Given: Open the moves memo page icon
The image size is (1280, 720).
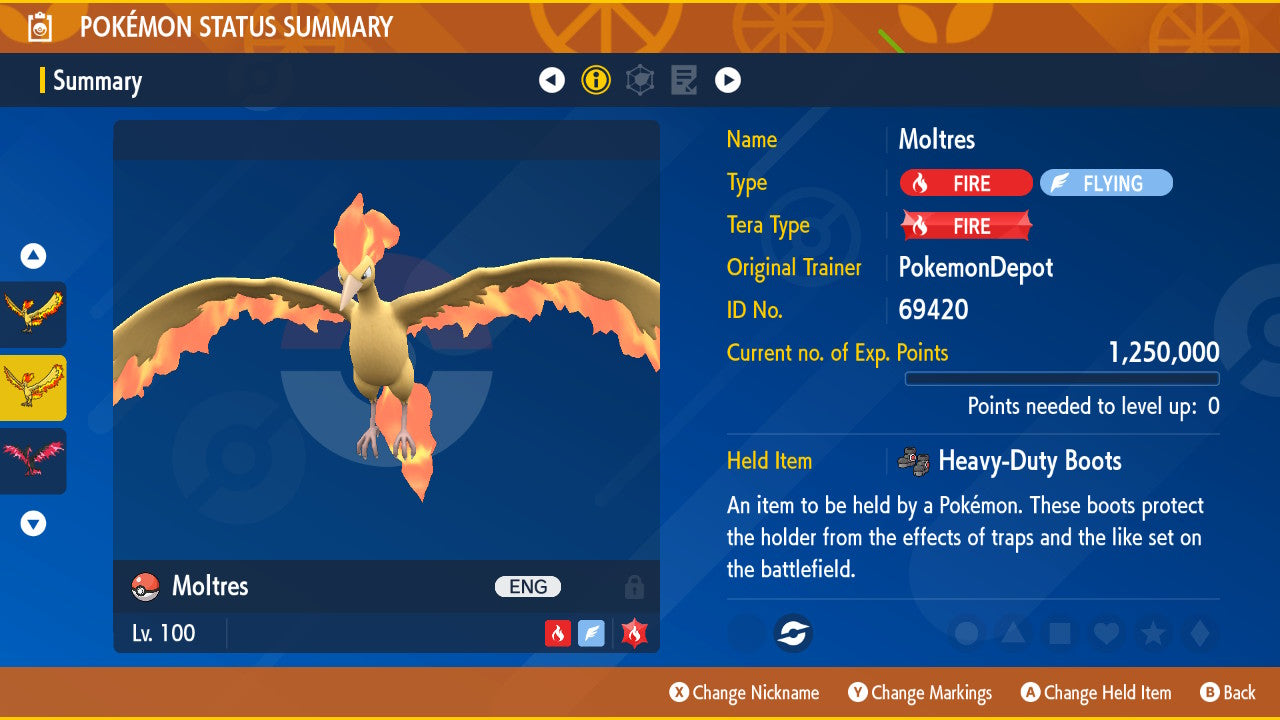Looking at the screenshot, I should point(684,80).
